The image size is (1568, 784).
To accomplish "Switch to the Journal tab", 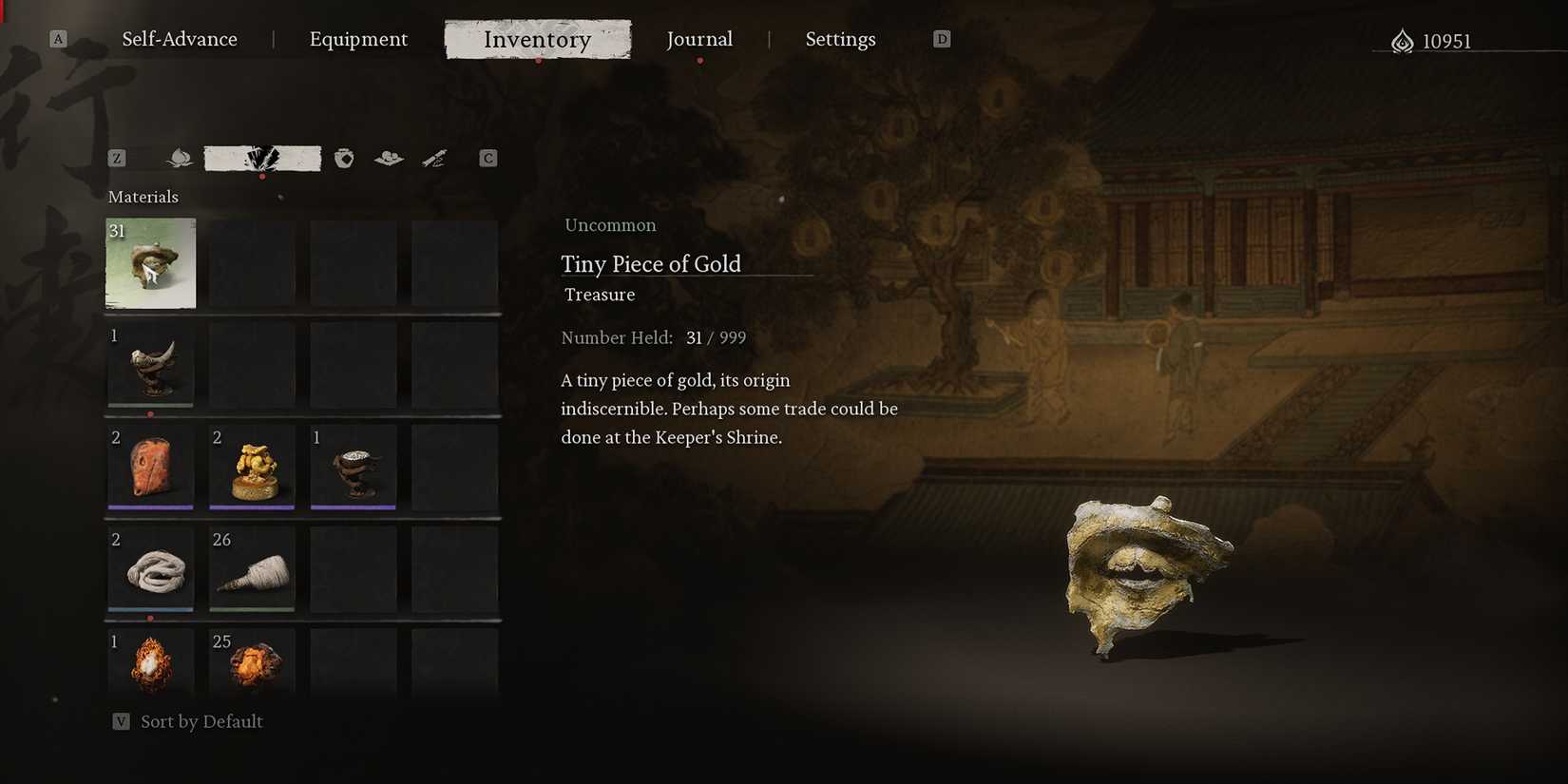I will tap(699, 39).
